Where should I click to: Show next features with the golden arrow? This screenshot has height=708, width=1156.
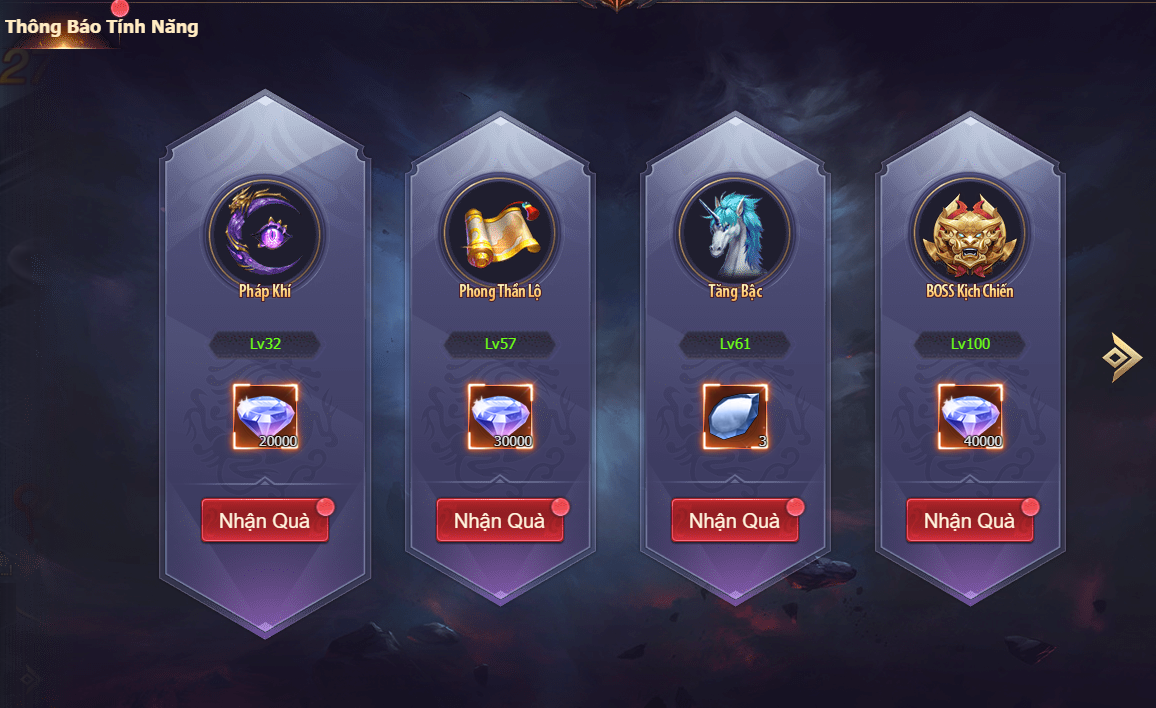click(x=1122, y=357)
